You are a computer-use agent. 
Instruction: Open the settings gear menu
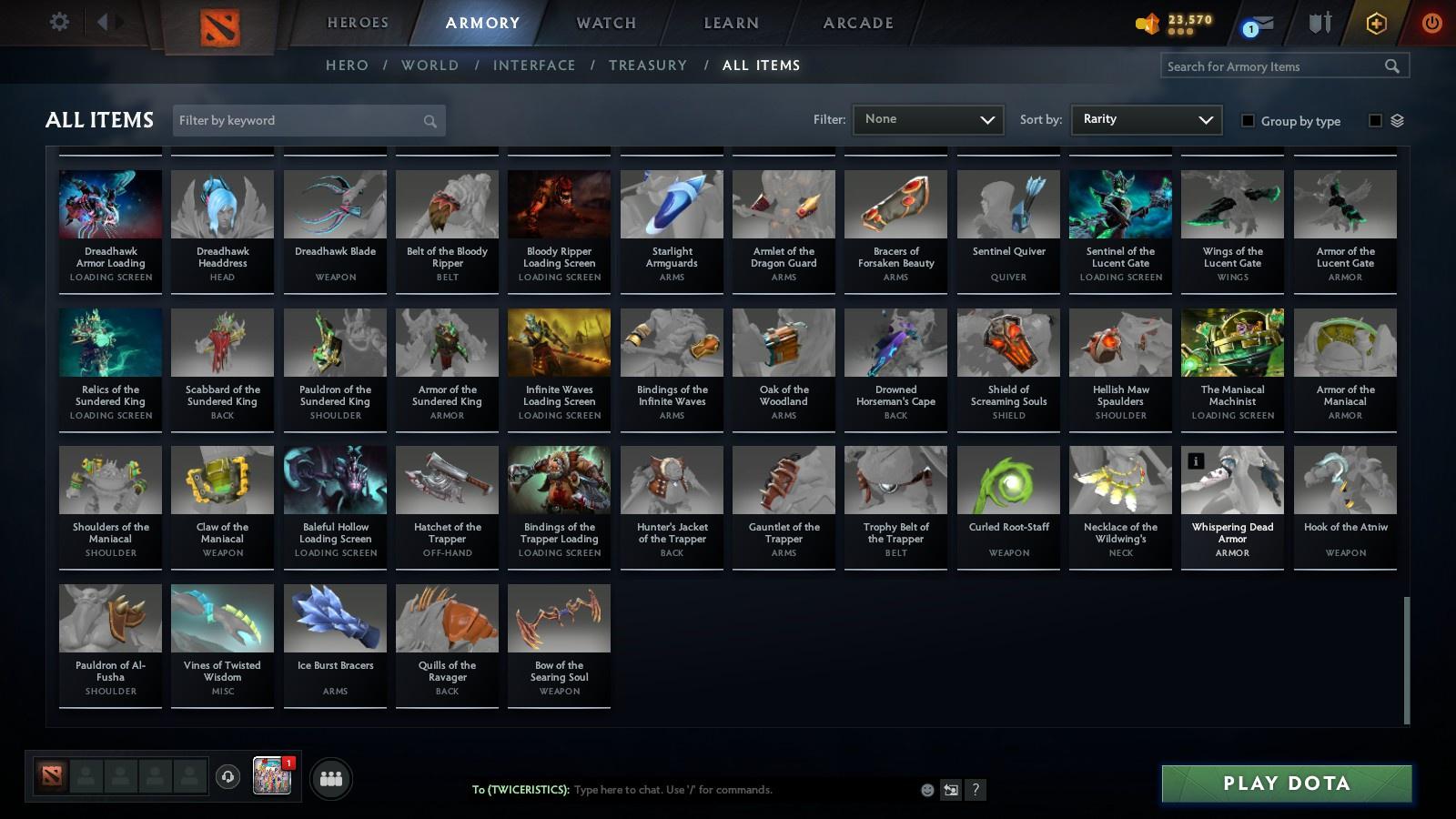59,21
